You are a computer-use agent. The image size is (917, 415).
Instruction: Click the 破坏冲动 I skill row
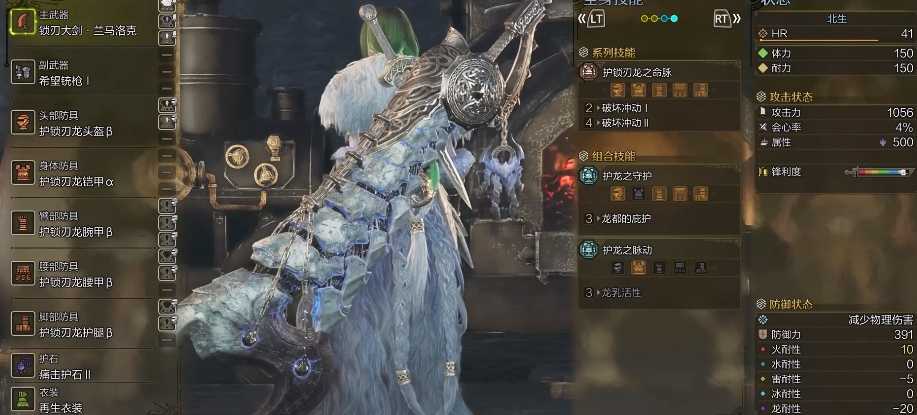coord(660,107)
